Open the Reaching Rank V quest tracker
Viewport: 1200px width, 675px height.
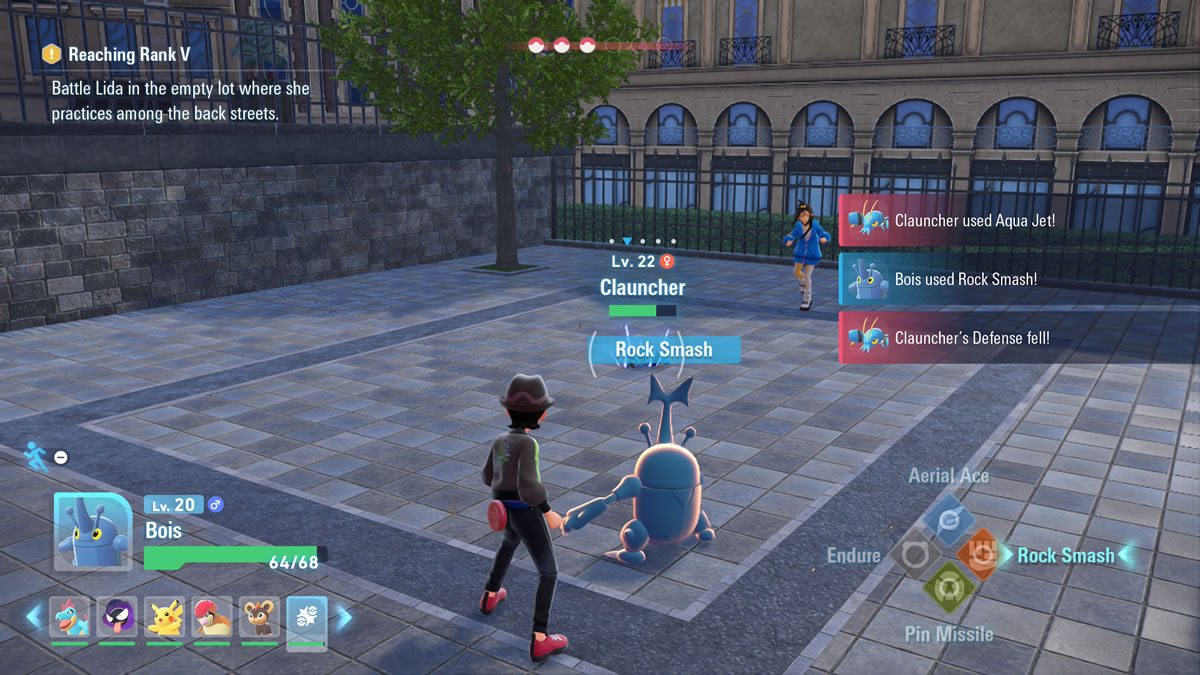(x=129, y=54)
